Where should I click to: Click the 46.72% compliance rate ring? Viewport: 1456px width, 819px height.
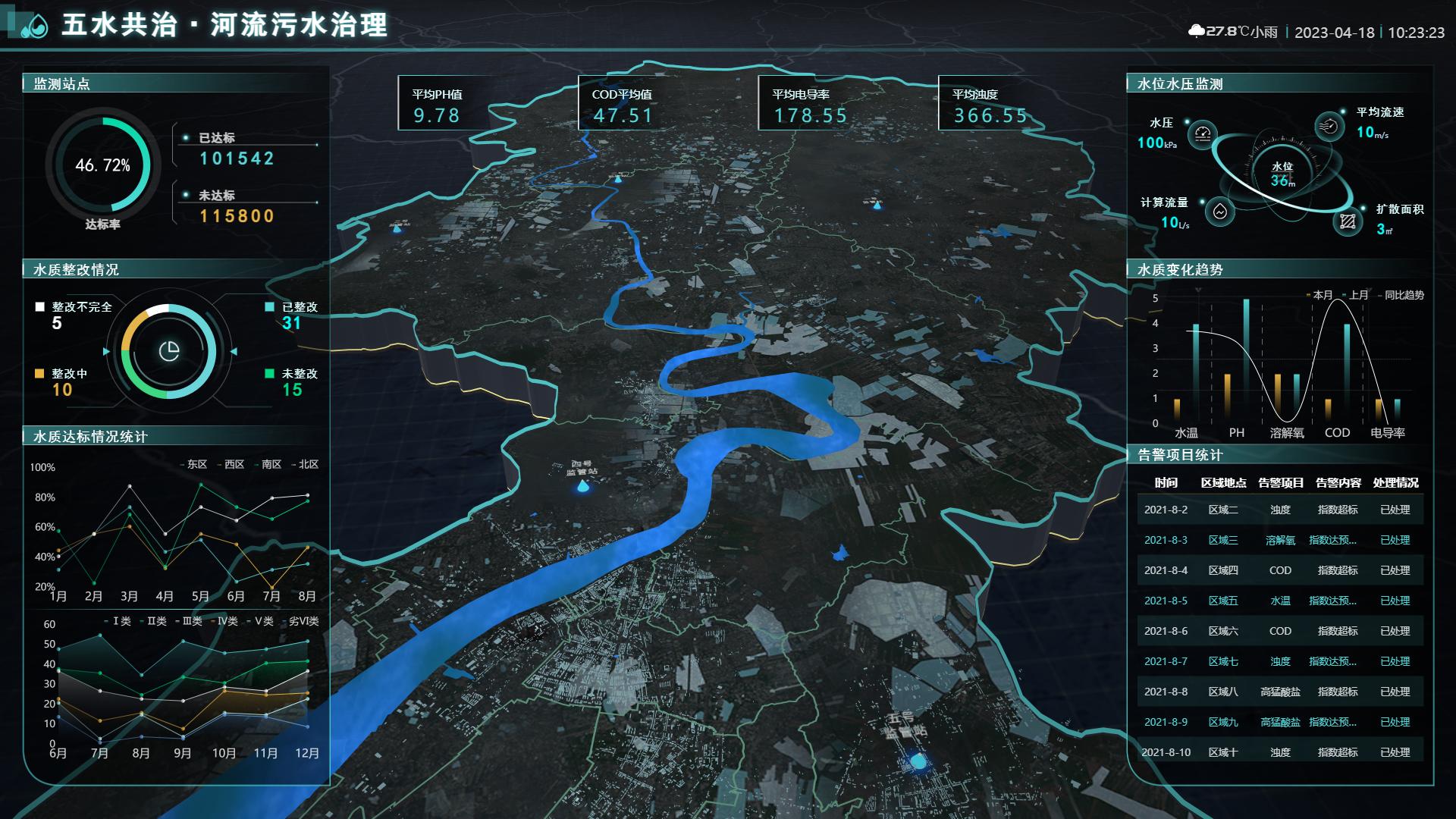[x=102, y=164]
